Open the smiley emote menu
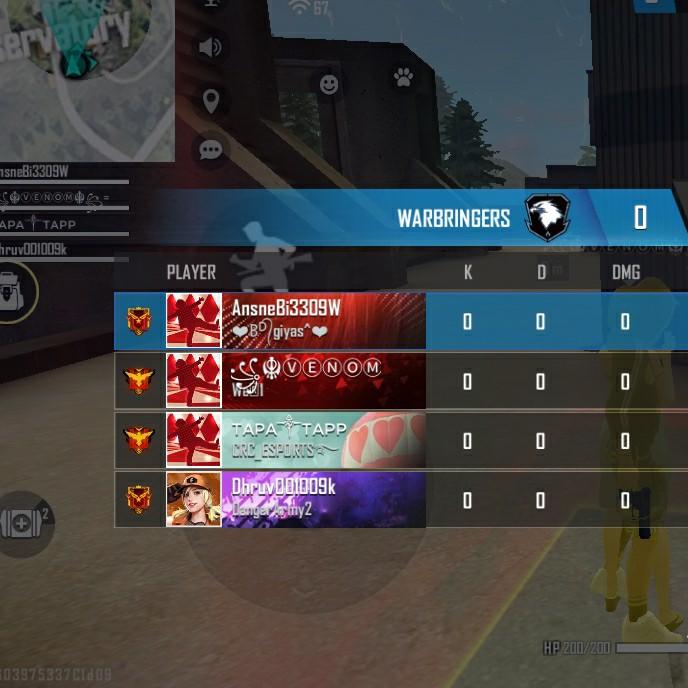 [x=329, y=85]
